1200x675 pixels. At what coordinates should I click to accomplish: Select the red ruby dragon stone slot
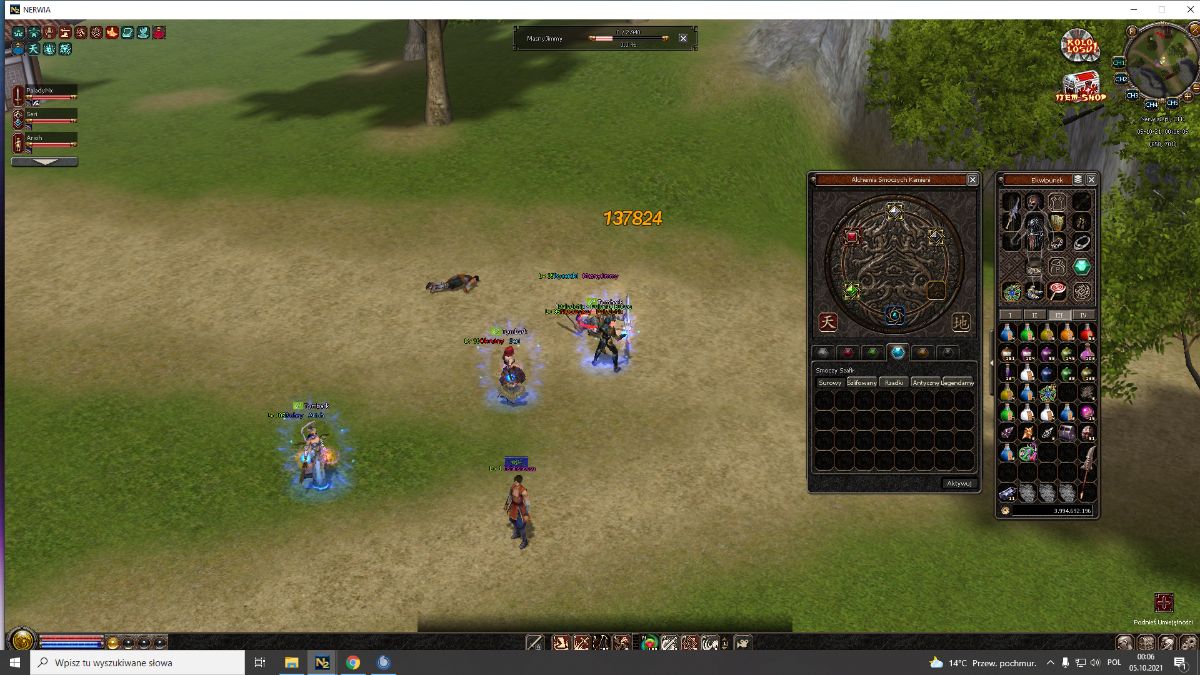(x=852, y=237)
